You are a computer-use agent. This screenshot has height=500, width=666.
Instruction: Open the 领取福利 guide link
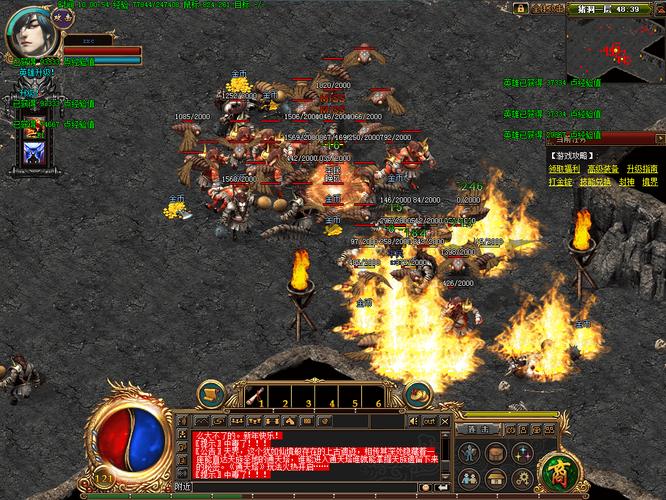coord(563,169)
